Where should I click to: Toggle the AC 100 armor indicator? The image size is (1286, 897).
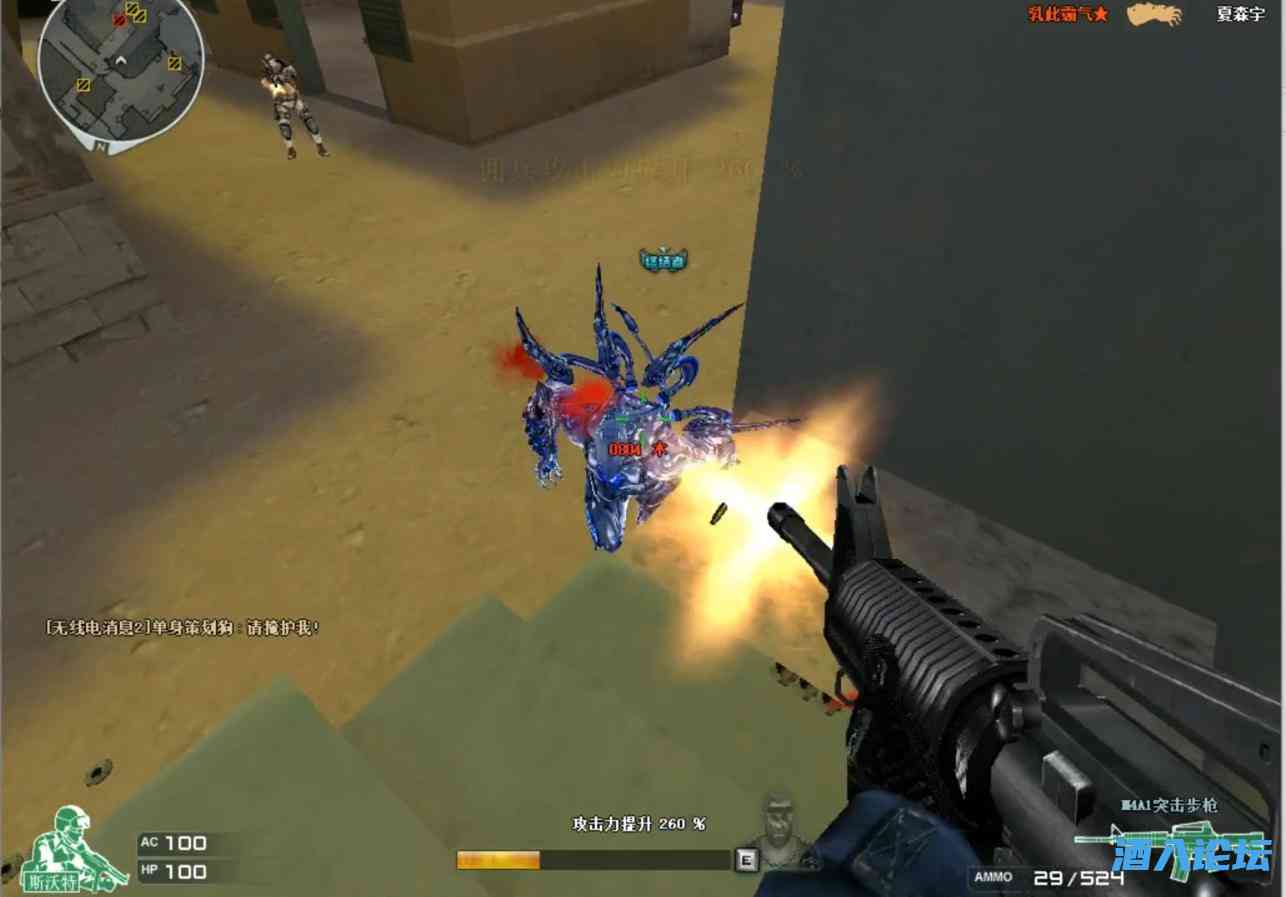pyautogui.click(x=175, y=843)
